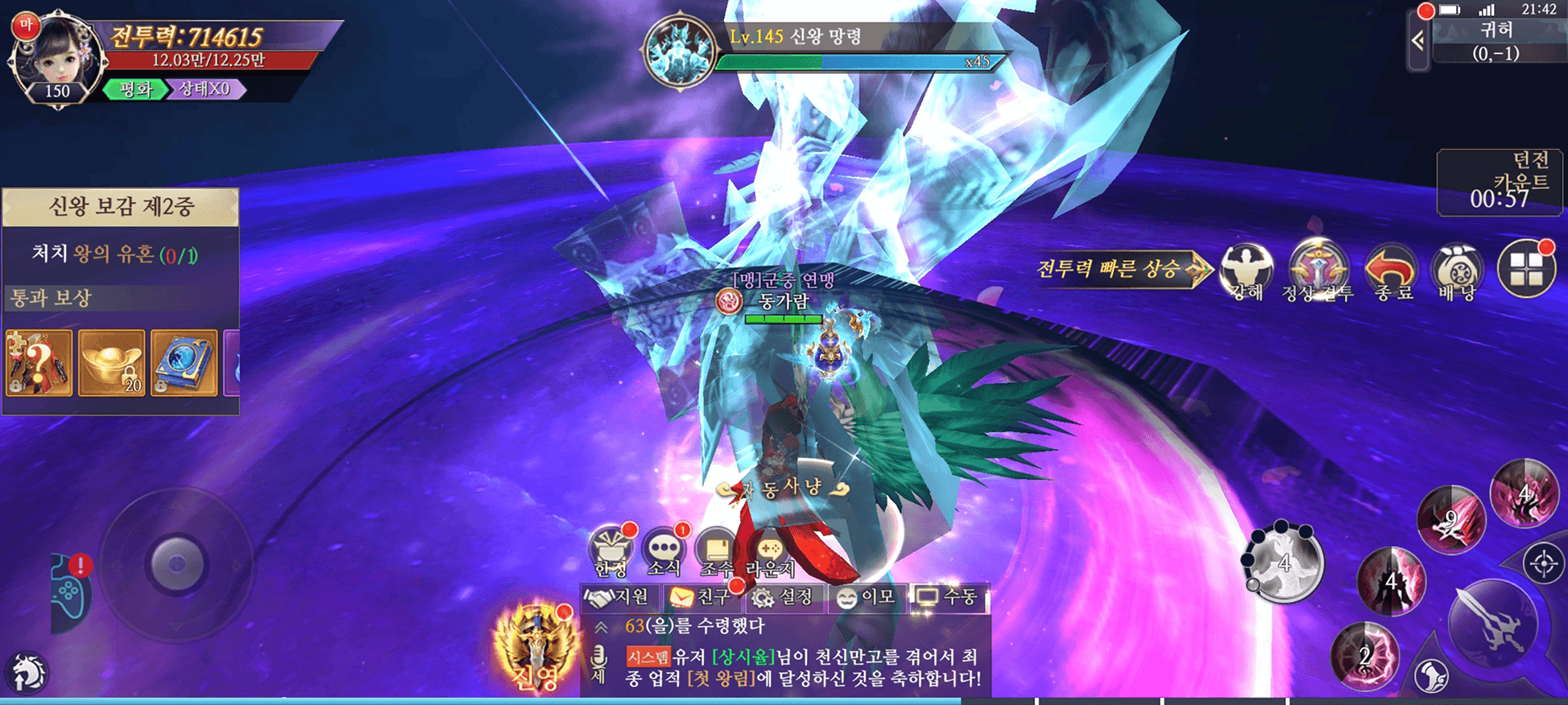Open the 강해 power-up icon
The height and width of the screenshot is (705, 1568).
click(x=1246, y=271)
